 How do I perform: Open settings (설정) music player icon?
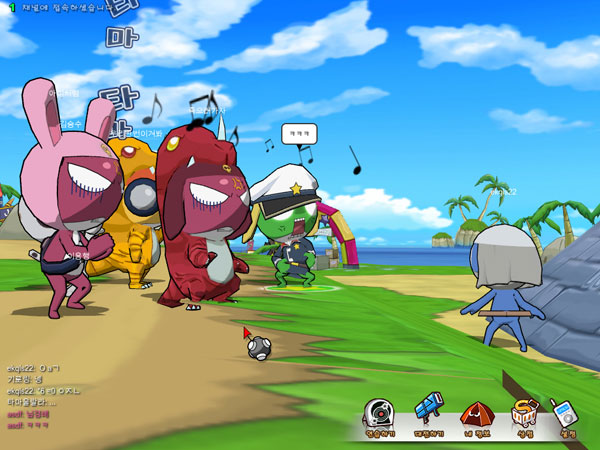tap(567, 414)
